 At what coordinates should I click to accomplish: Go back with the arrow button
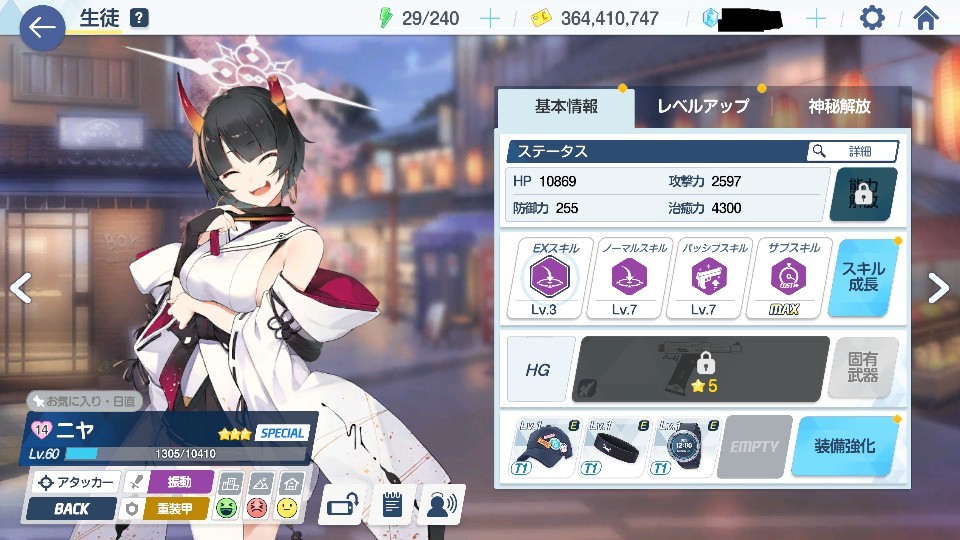(41, 28)
